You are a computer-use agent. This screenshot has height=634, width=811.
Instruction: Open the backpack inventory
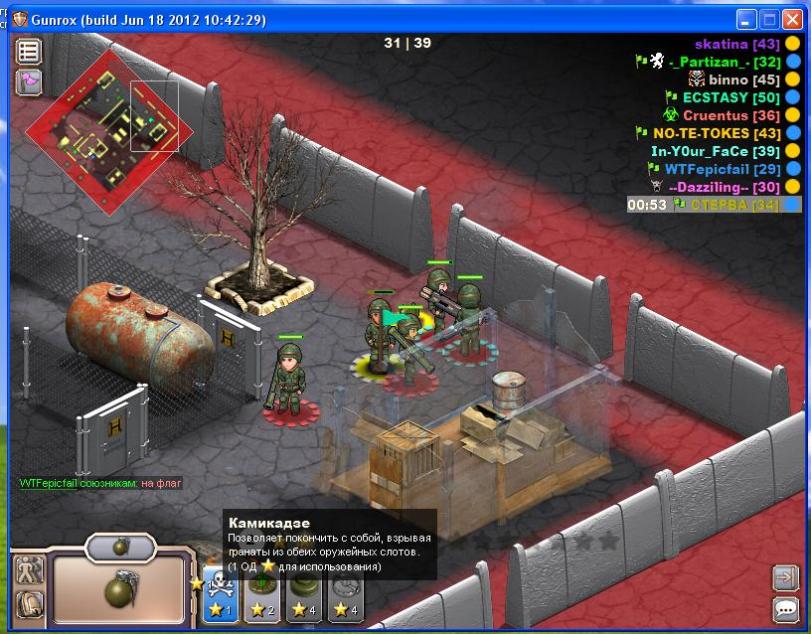tap(30, 603)
